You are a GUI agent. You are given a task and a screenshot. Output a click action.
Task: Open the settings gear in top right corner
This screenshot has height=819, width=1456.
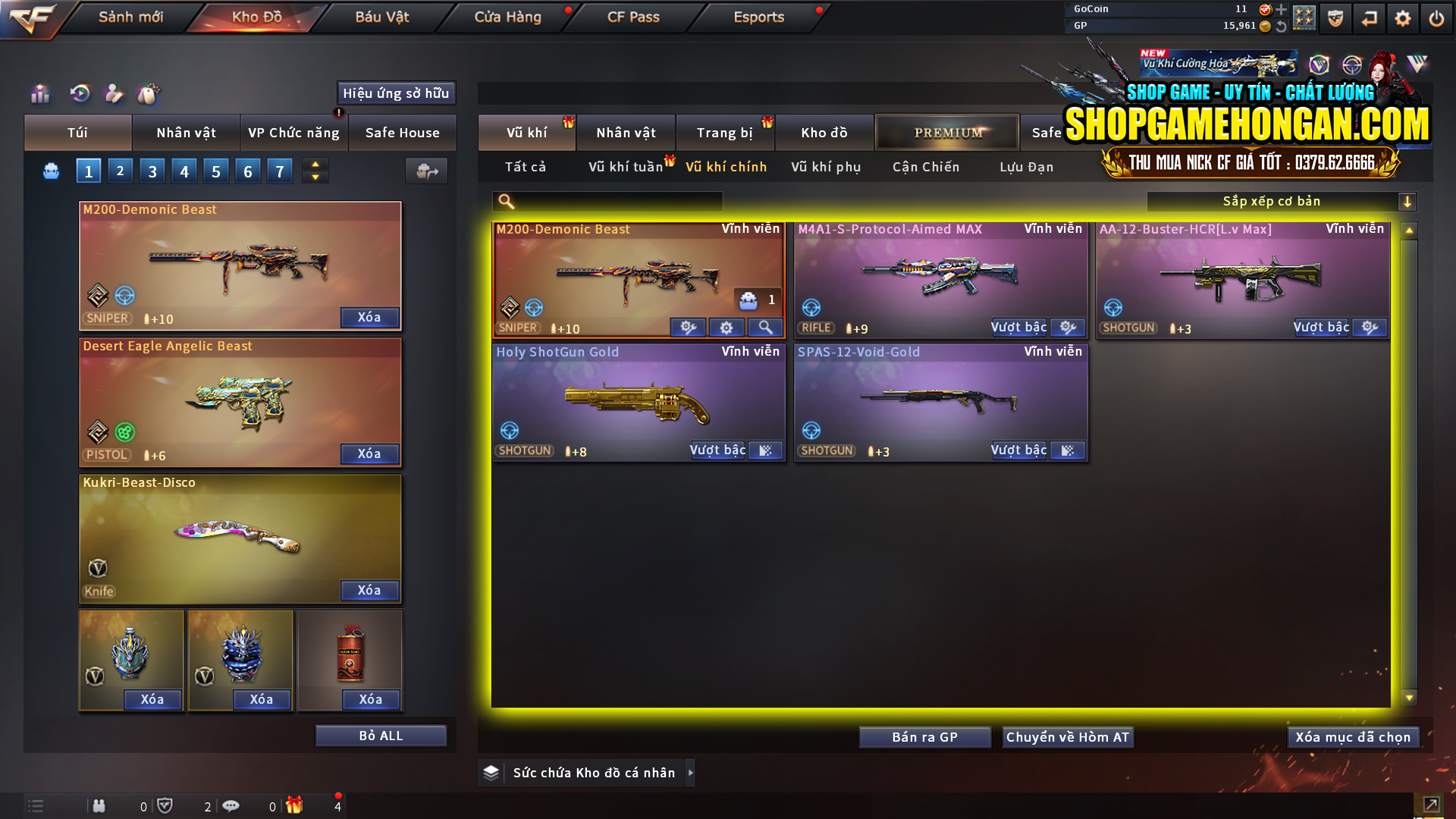[1402, 17]
